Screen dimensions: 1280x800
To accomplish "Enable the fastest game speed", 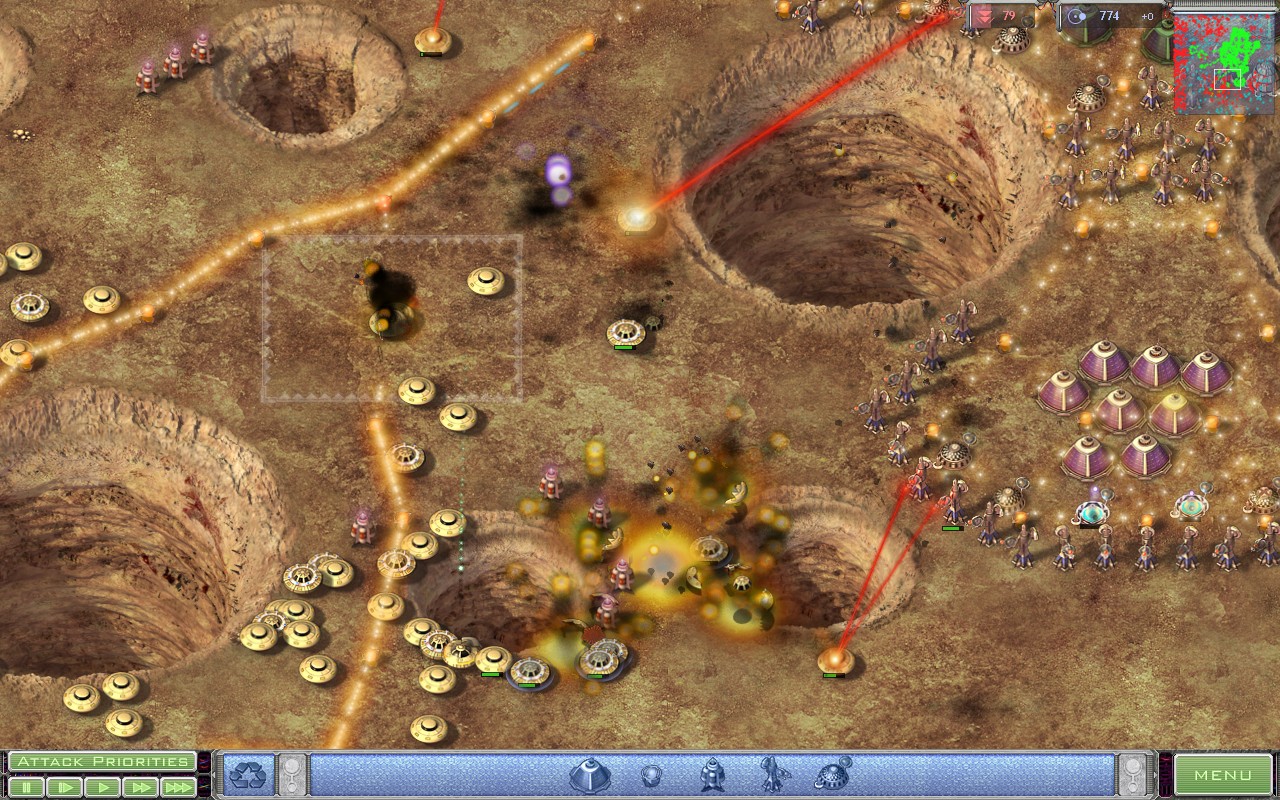I will click(x=179, y=787).
